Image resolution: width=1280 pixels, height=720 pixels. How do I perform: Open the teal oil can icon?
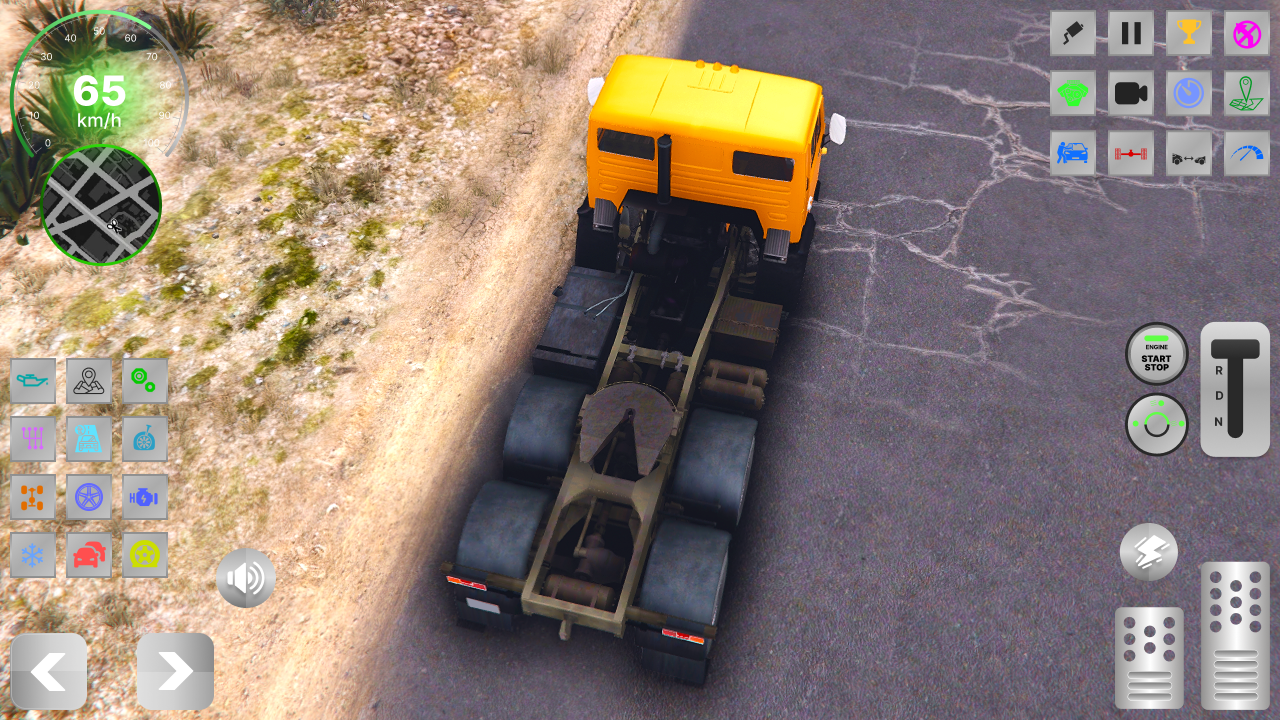33,381
